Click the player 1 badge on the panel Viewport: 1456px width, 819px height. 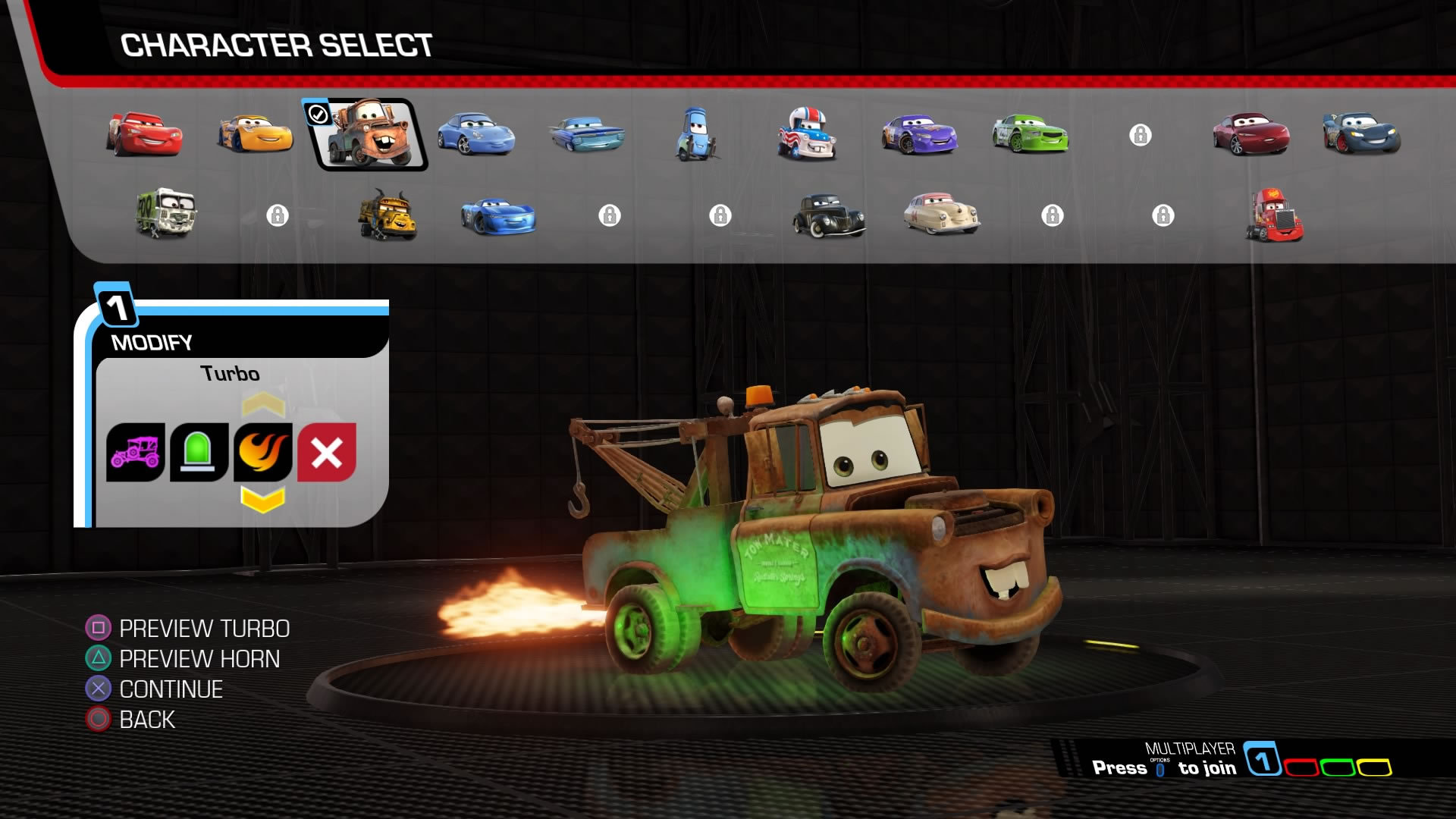point(114,307)
